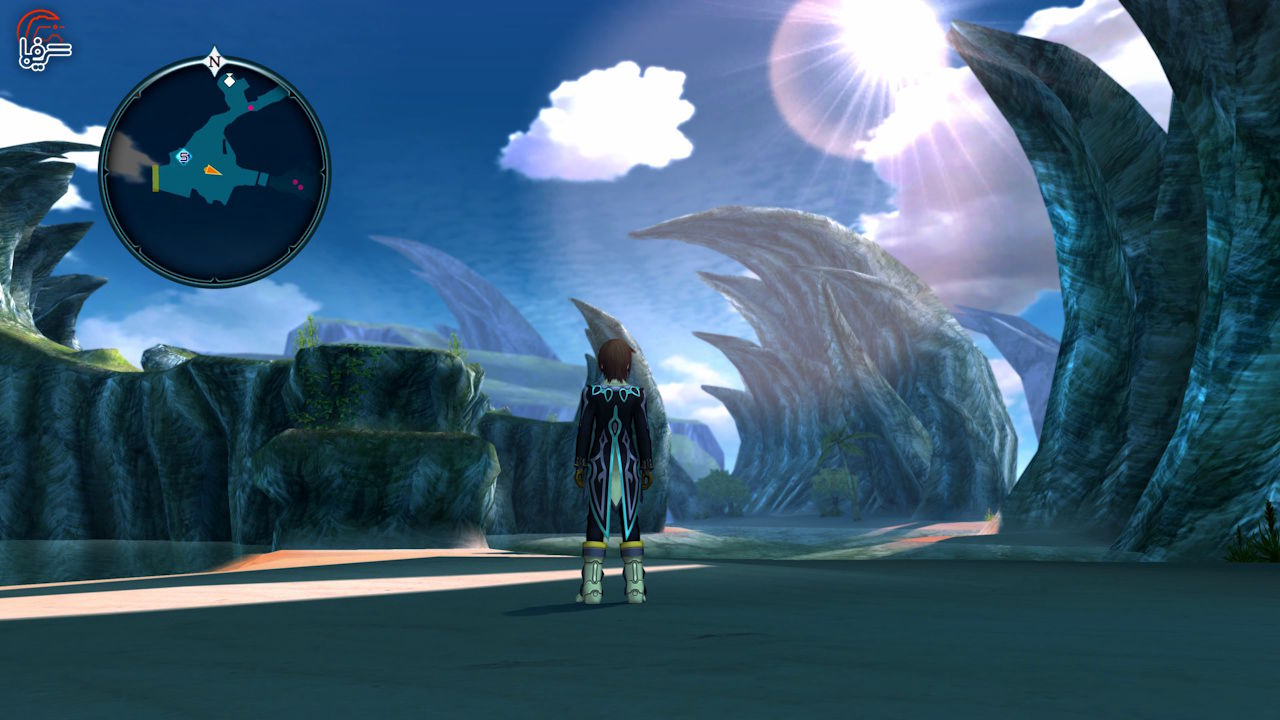Click the yellow area-exit bar on the minimap's left
Screen dimensions: 1280x720
[154, 178]
